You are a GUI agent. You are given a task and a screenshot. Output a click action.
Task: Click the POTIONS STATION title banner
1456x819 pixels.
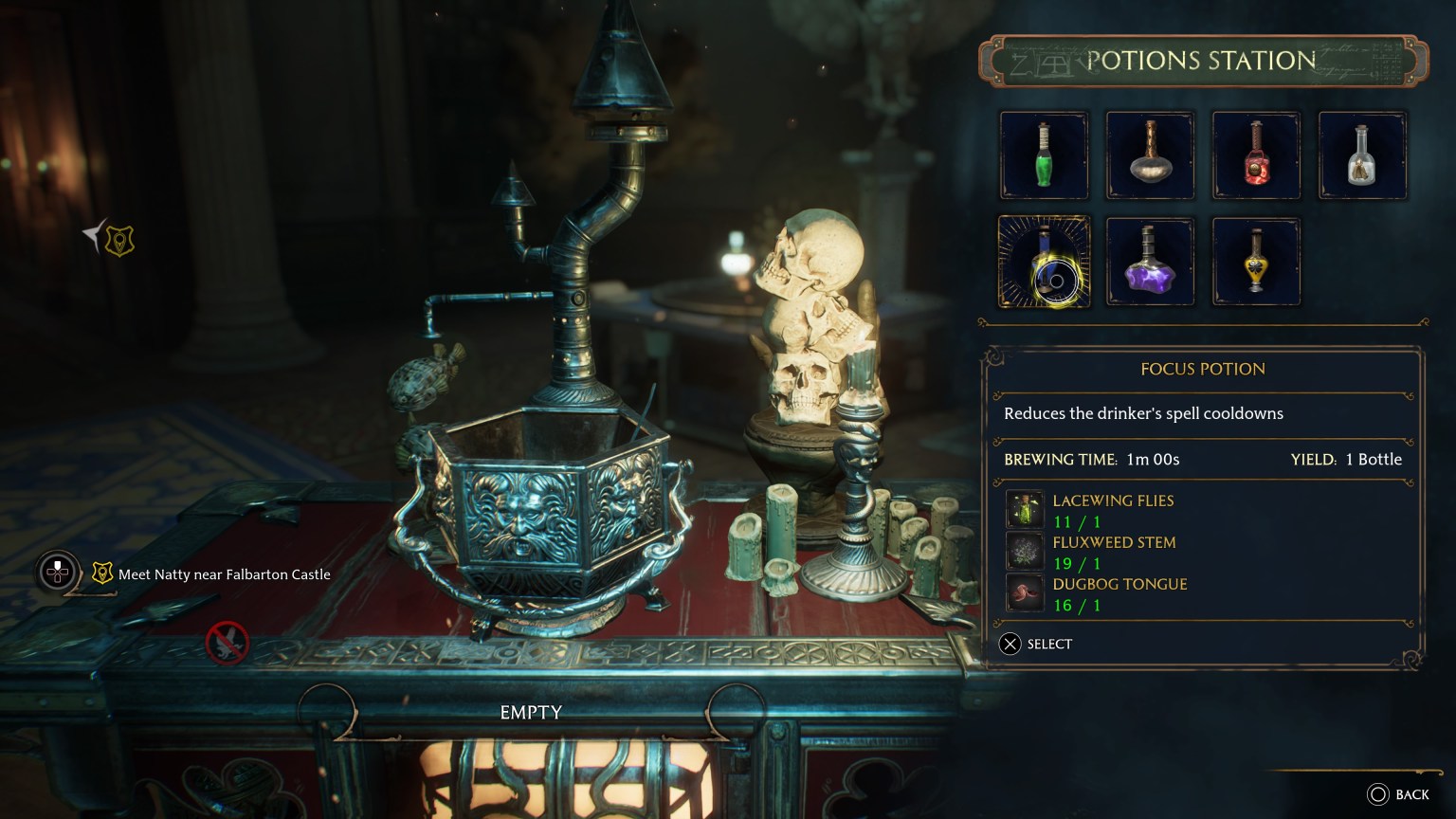(1202, 60)
